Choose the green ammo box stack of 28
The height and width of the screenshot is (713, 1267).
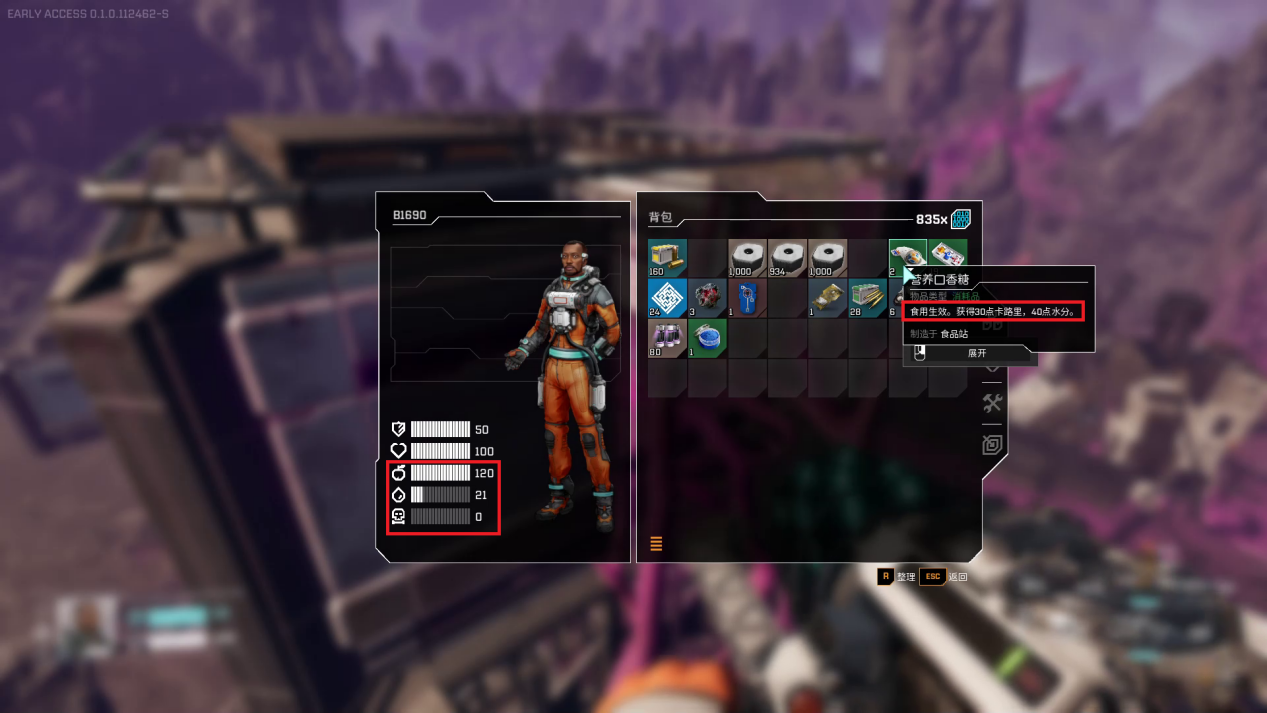tap(867, 298)
